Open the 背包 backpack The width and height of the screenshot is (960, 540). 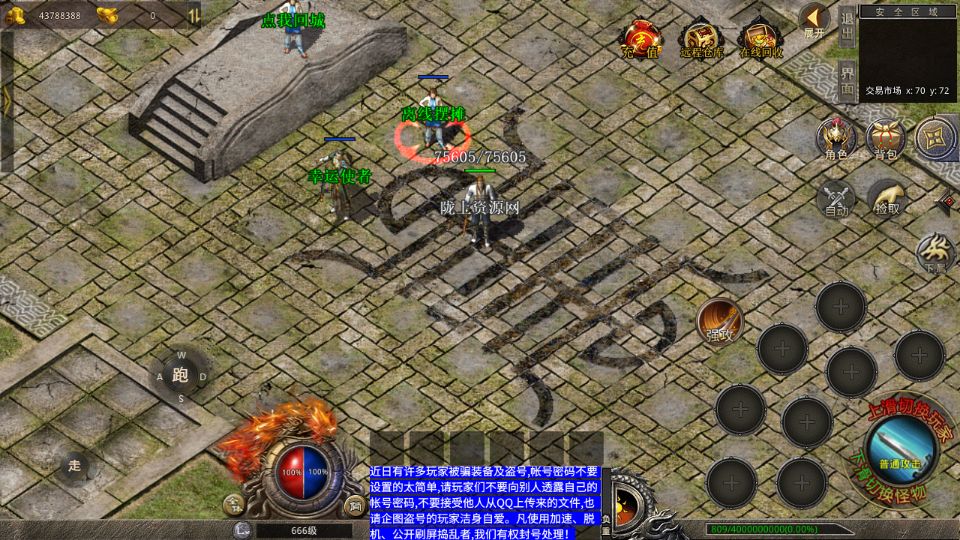click(x=885, y=139)
